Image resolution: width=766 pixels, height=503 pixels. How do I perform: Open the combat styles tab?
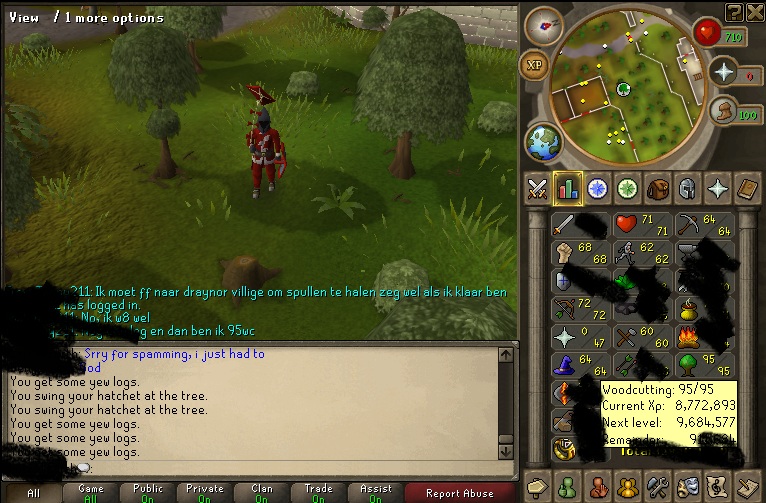538,188
